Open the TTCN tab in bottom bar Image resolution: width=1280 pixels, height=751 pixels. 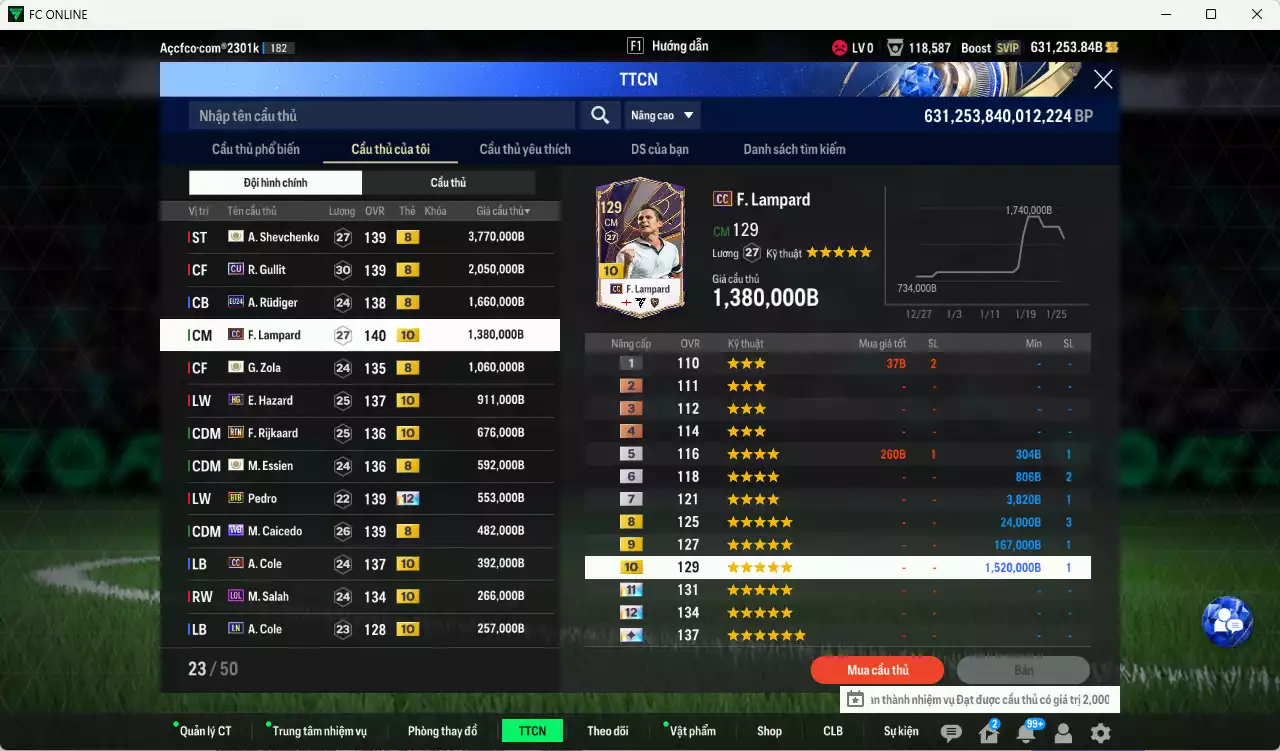click(x=531, y=730)
